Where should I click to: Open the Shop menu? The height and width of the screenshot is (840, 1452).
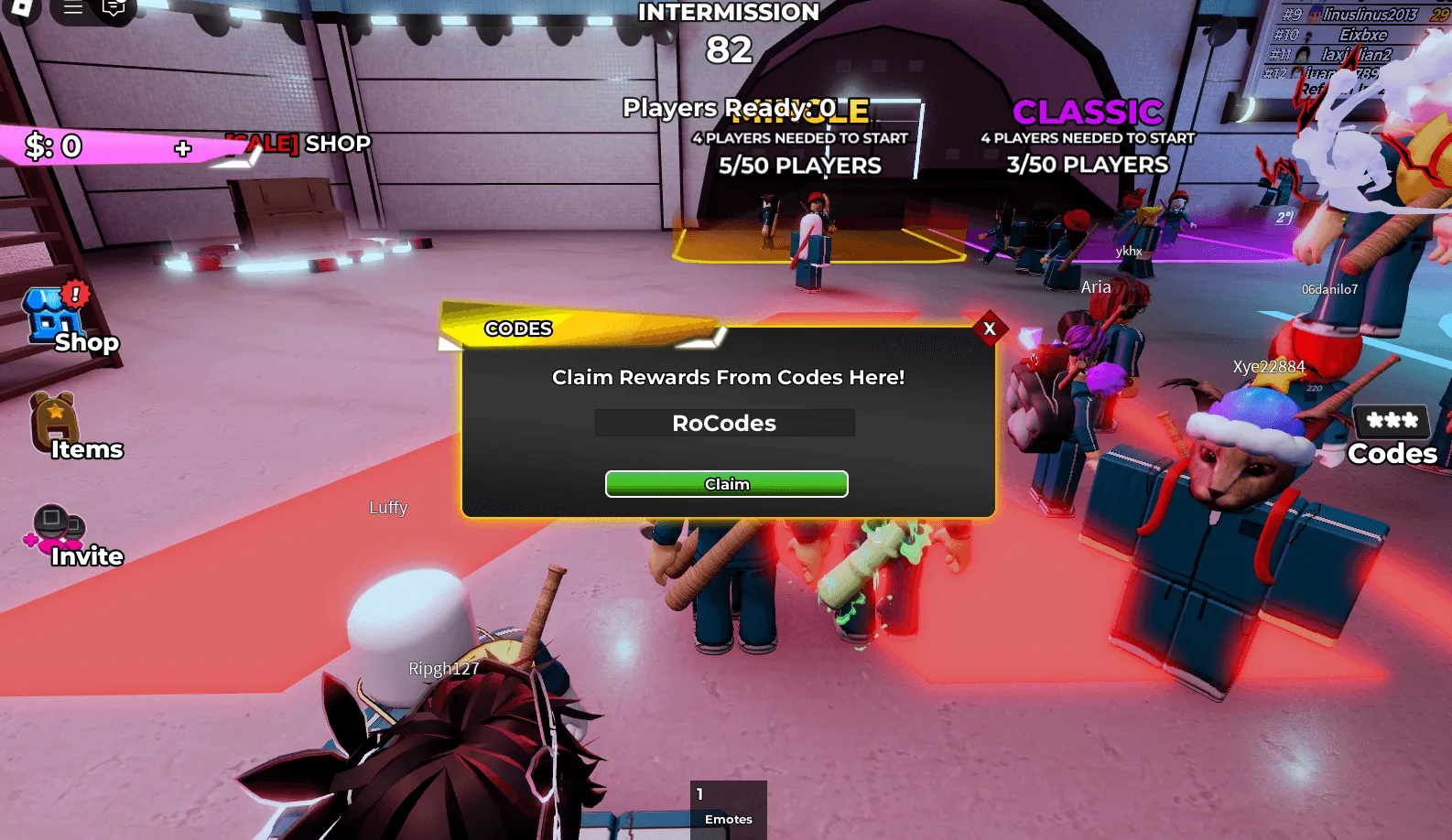tap(62, 318)
